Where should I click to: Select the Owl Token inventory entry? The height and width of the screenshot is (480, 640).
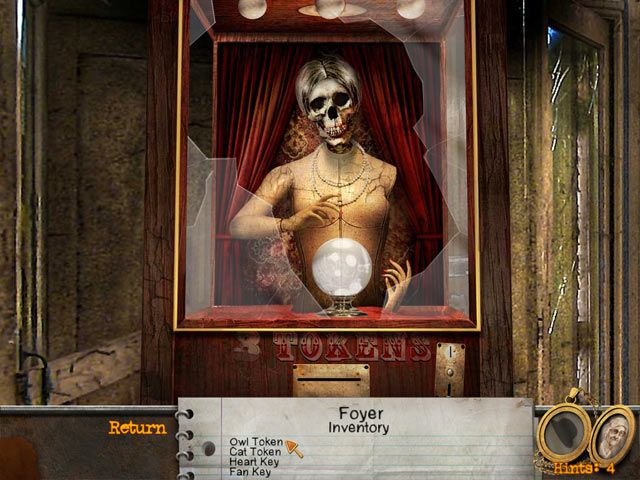click(256, 441)
